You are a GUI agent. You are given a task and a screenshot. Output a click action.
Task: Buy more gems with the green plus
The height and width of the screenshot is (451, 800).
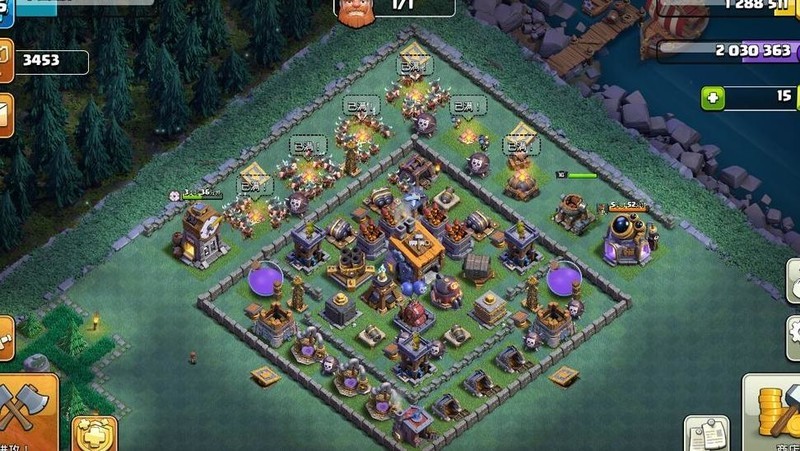[713, 98]
